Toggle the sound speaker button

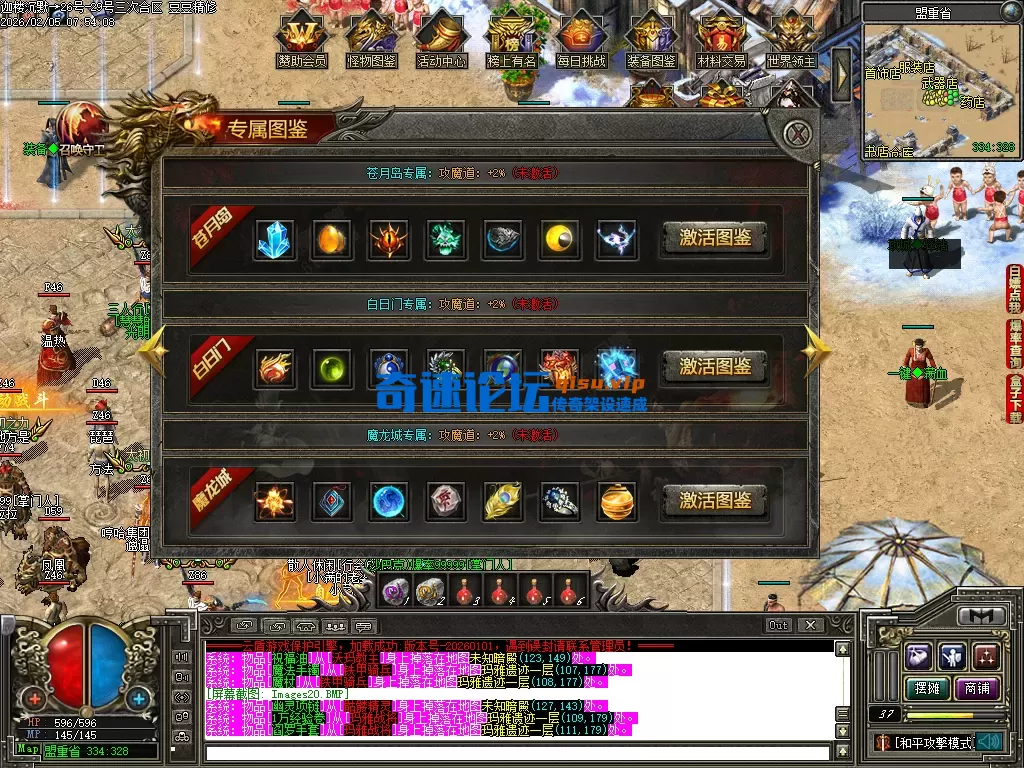coord(990,742)
